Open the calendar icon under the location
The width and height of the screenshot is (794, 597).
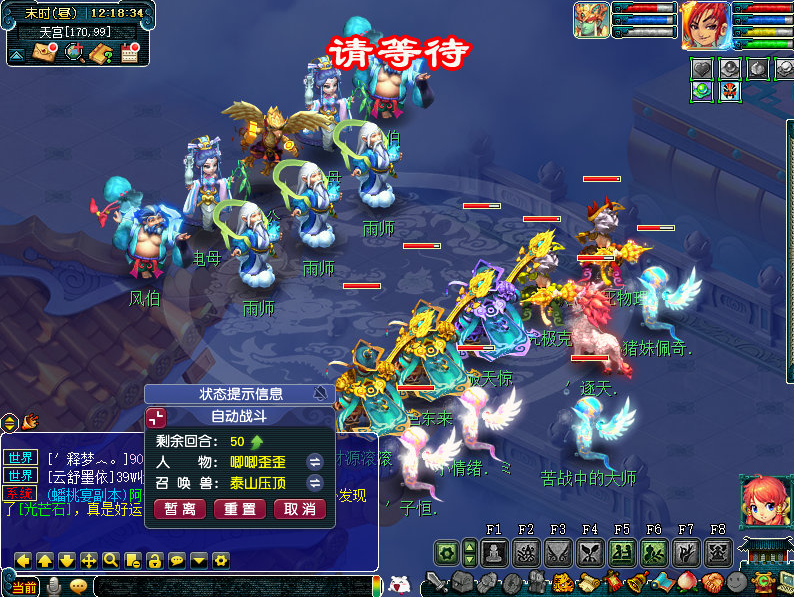tap(130, 53)
